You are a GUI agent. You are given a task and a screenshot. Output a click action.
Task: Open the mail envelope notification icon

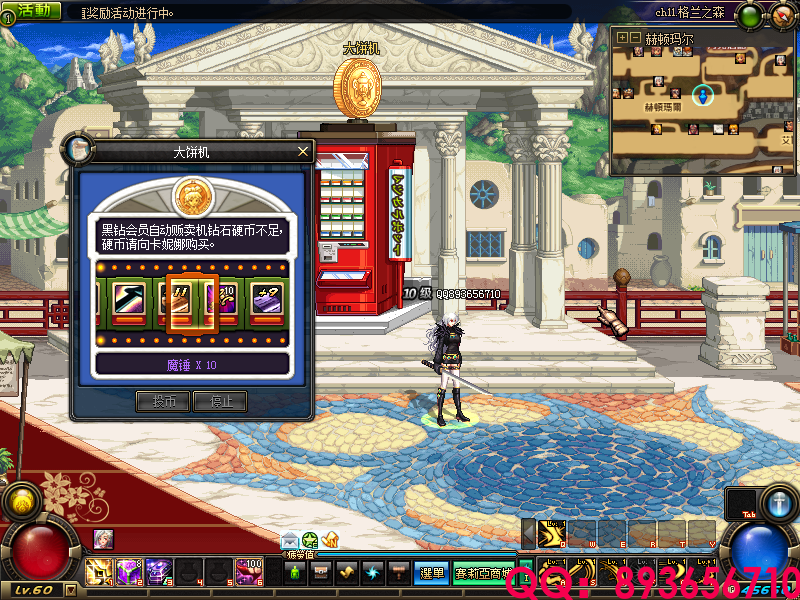pos(290,540)
